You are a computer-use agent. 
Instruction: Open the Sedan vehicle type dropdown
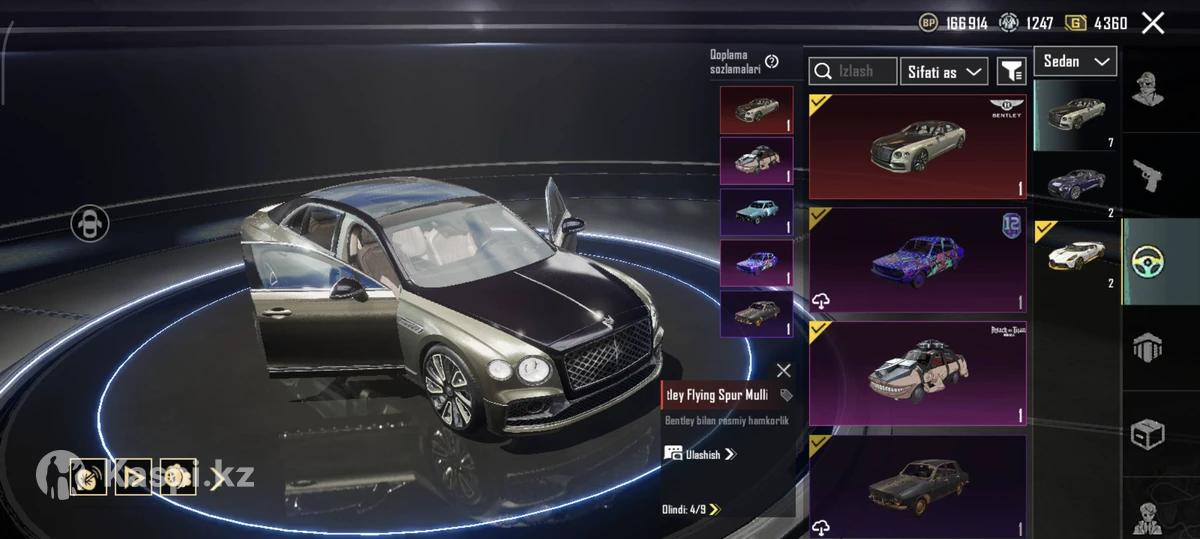(x=1075, y=62)
